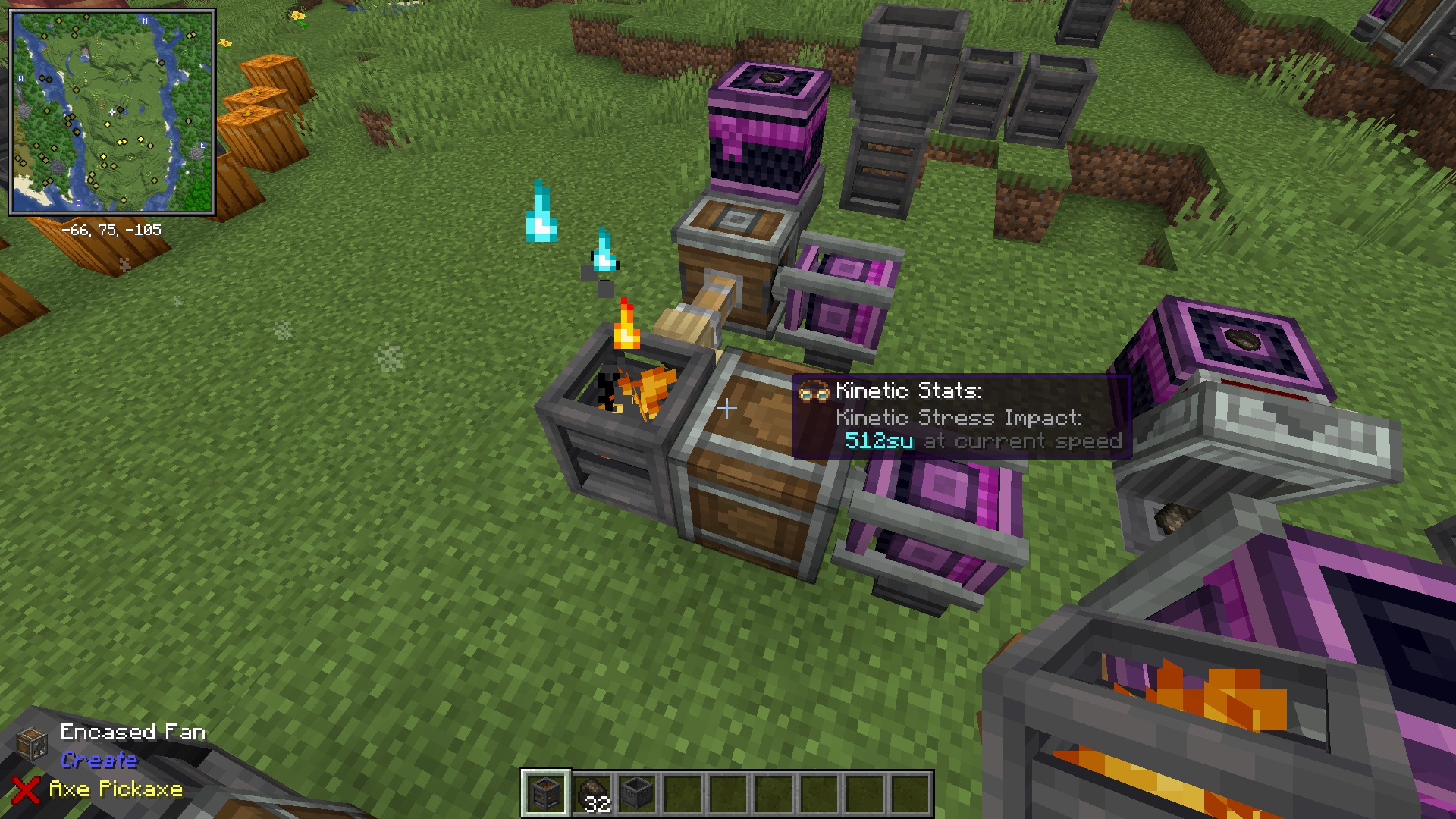Select the Blaze Burner item in hotbar slot three
This screenshot has width=1456, height=819.
click(635, 792)
